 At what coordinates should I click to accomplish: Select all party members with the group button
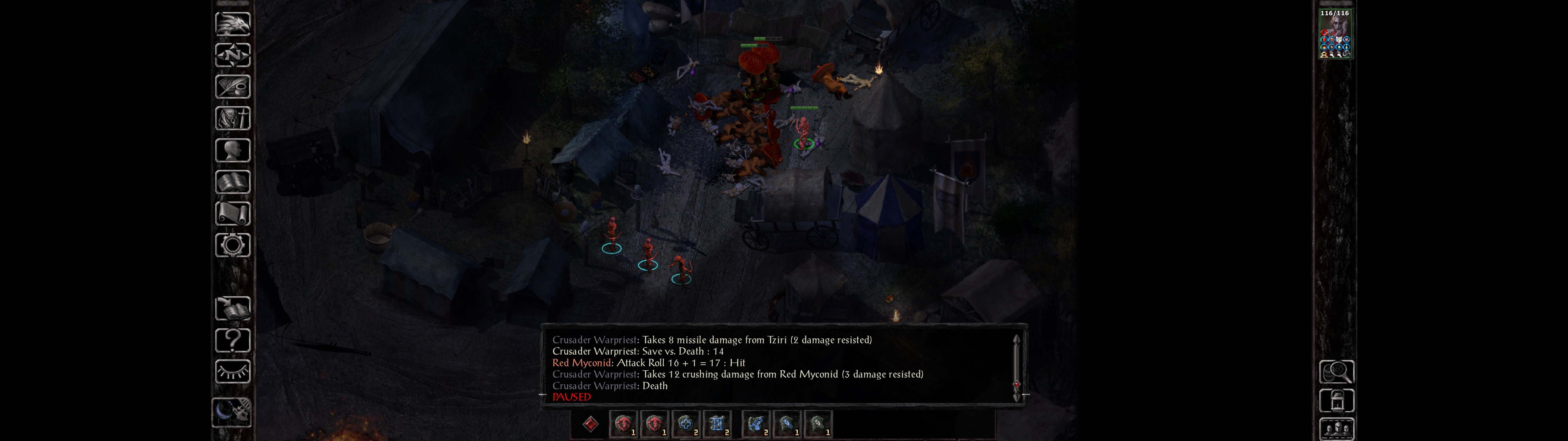(x=1336, y=429)
